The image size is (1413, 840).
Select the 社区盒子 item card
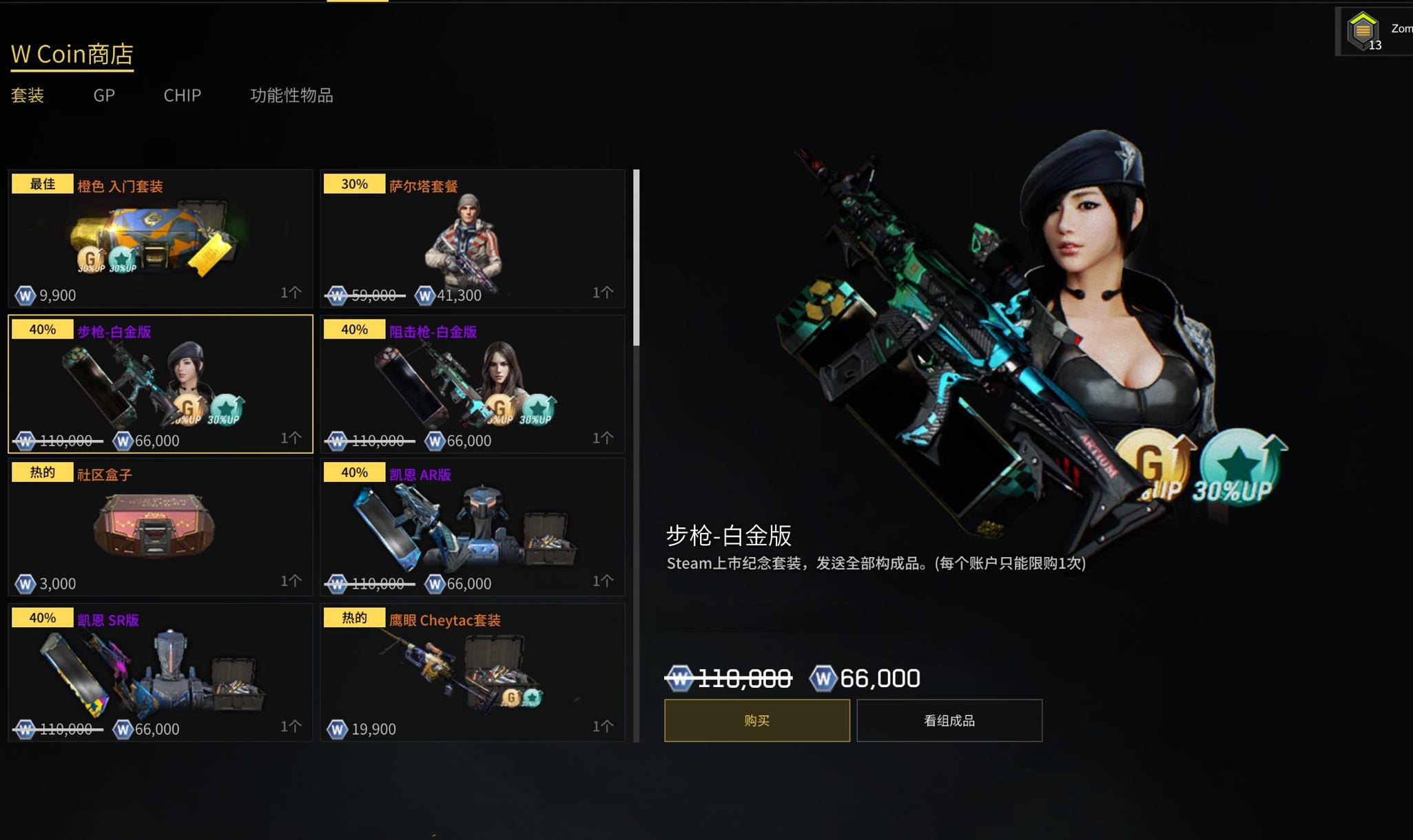(160, 527)
